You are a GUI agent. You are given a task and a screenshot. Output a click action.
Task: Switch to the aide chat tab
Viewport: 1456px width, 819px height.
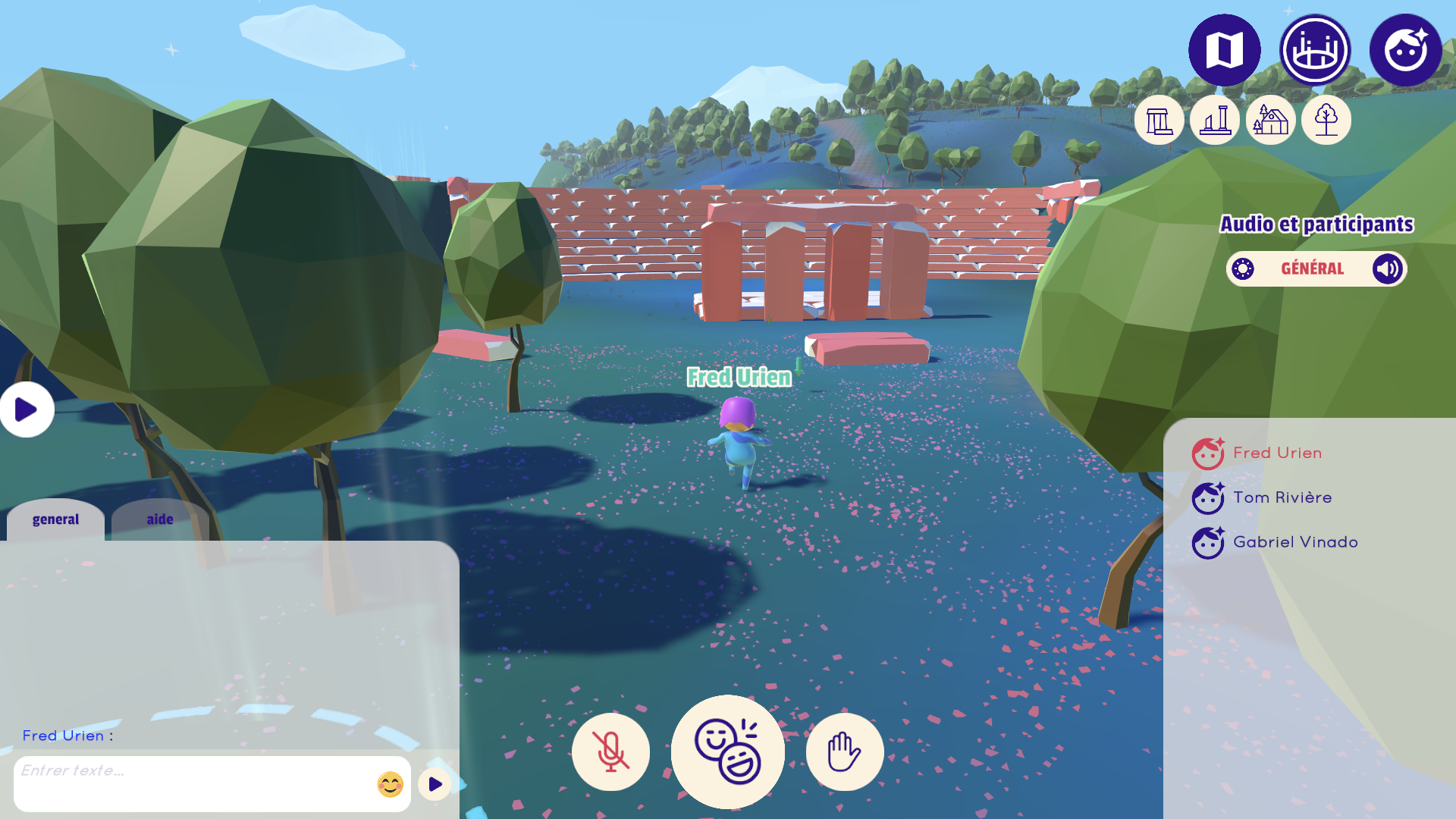click(160, 519)
